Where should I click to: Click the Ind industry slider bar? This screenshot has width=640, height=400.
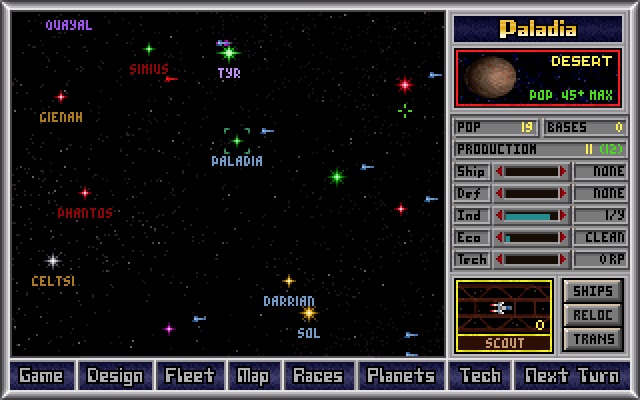(x=530, y=215)
